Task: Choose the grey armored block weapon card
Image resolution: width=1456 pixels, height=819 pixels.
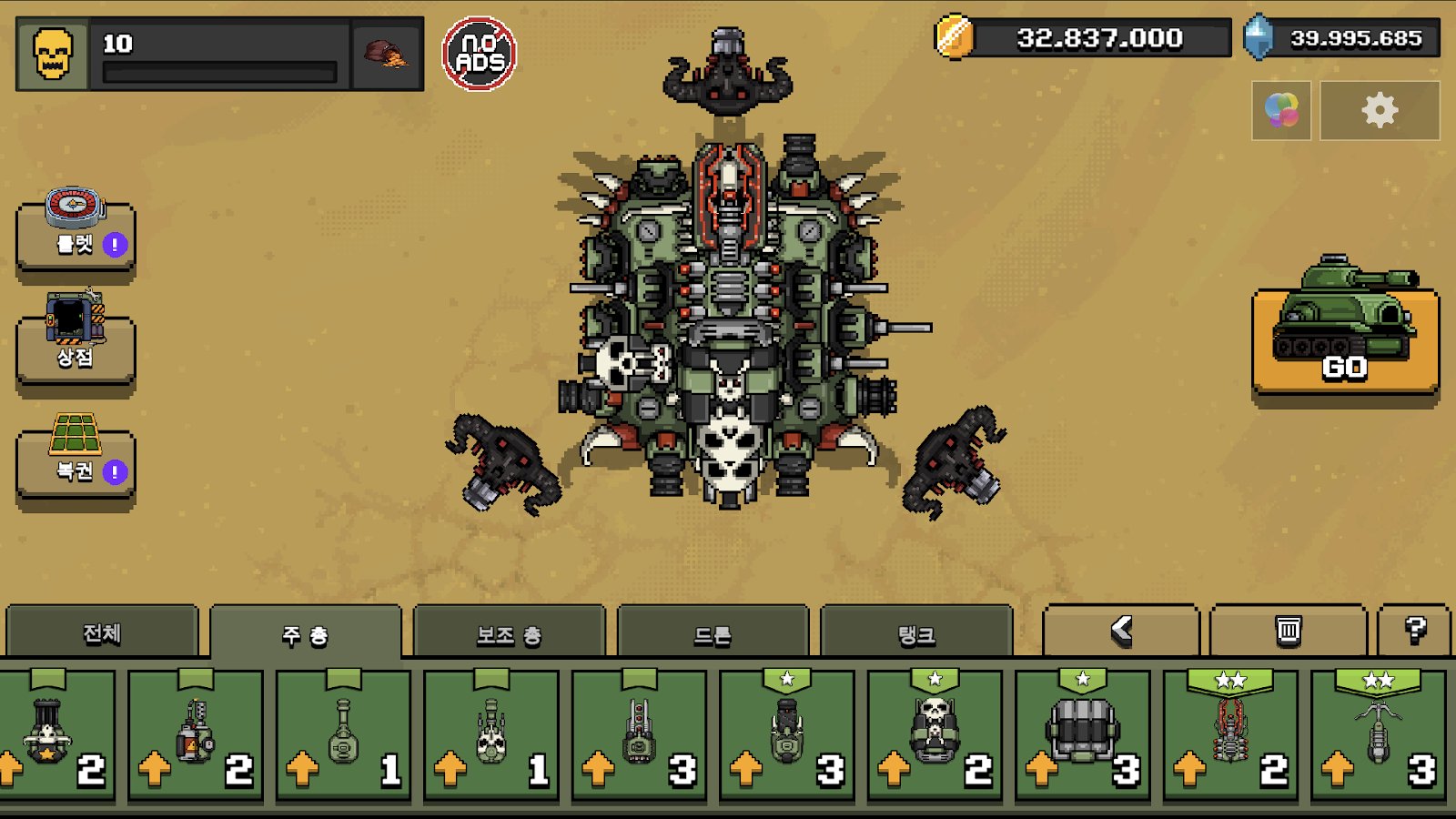Action: 1082,735
